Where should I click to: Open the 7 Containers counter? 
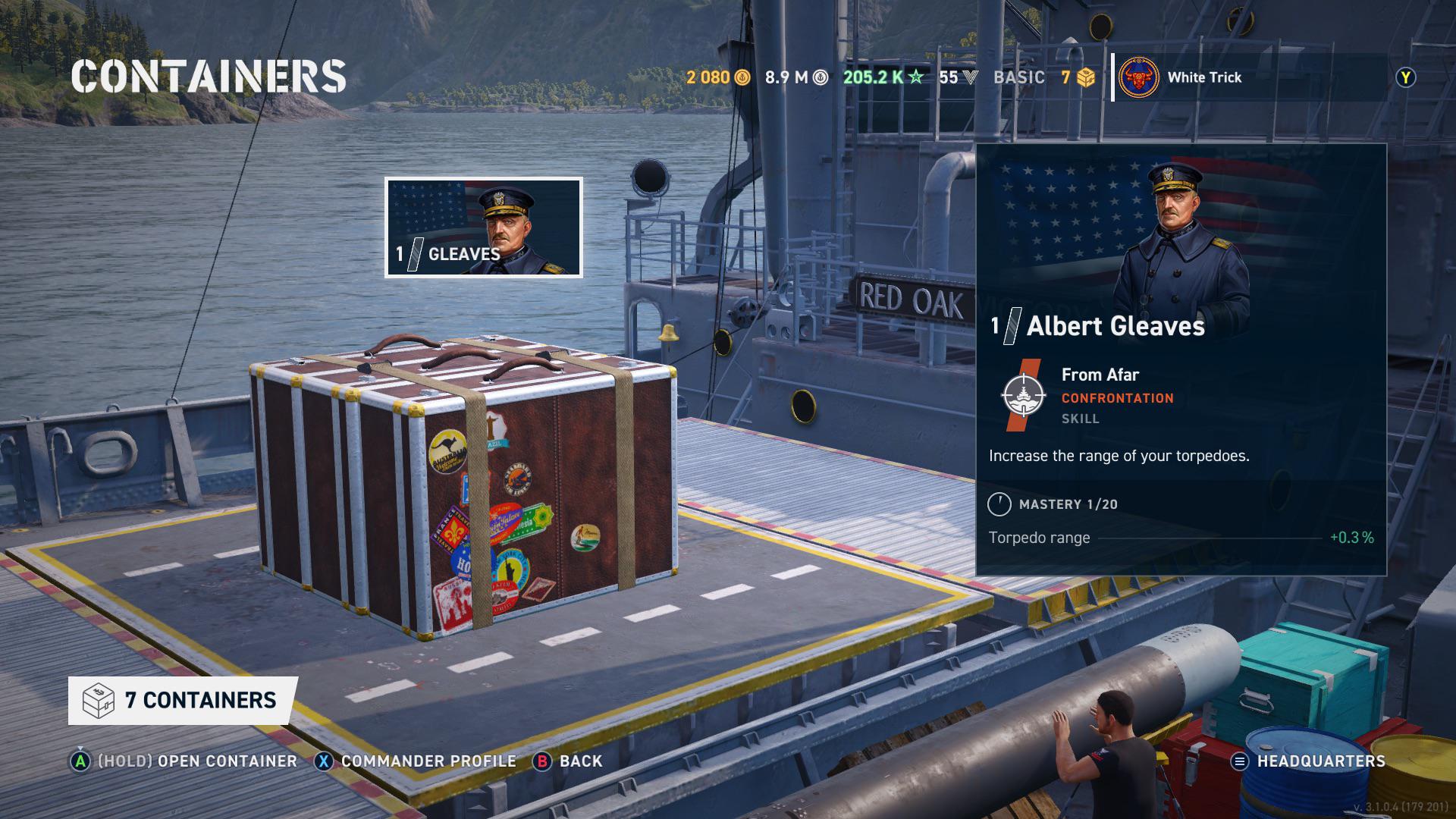[x=183, y=700]
